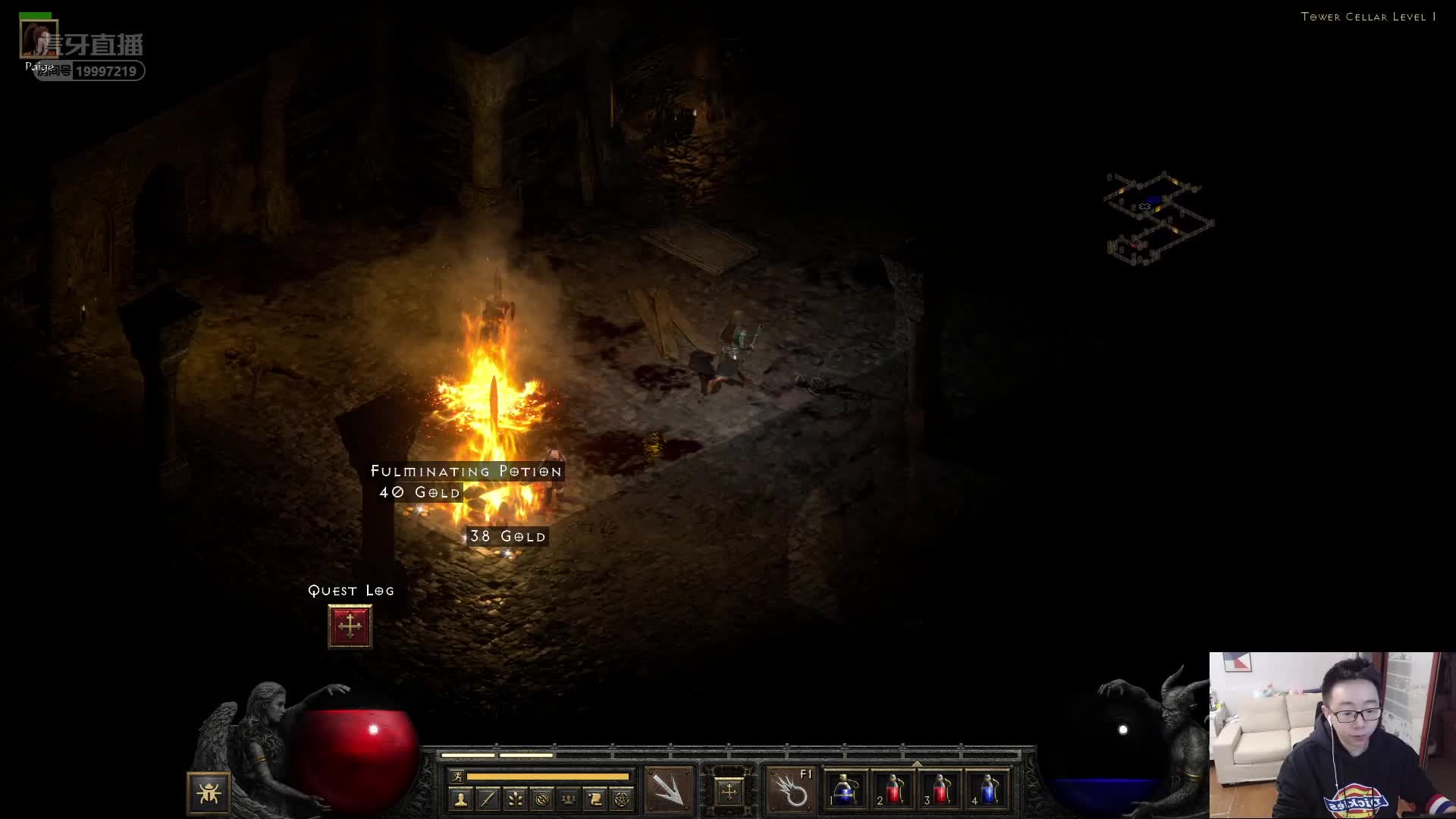Use the red healing potion in slot 3
Viewport: 1456px width, 819px height.
tap(940, 790)
